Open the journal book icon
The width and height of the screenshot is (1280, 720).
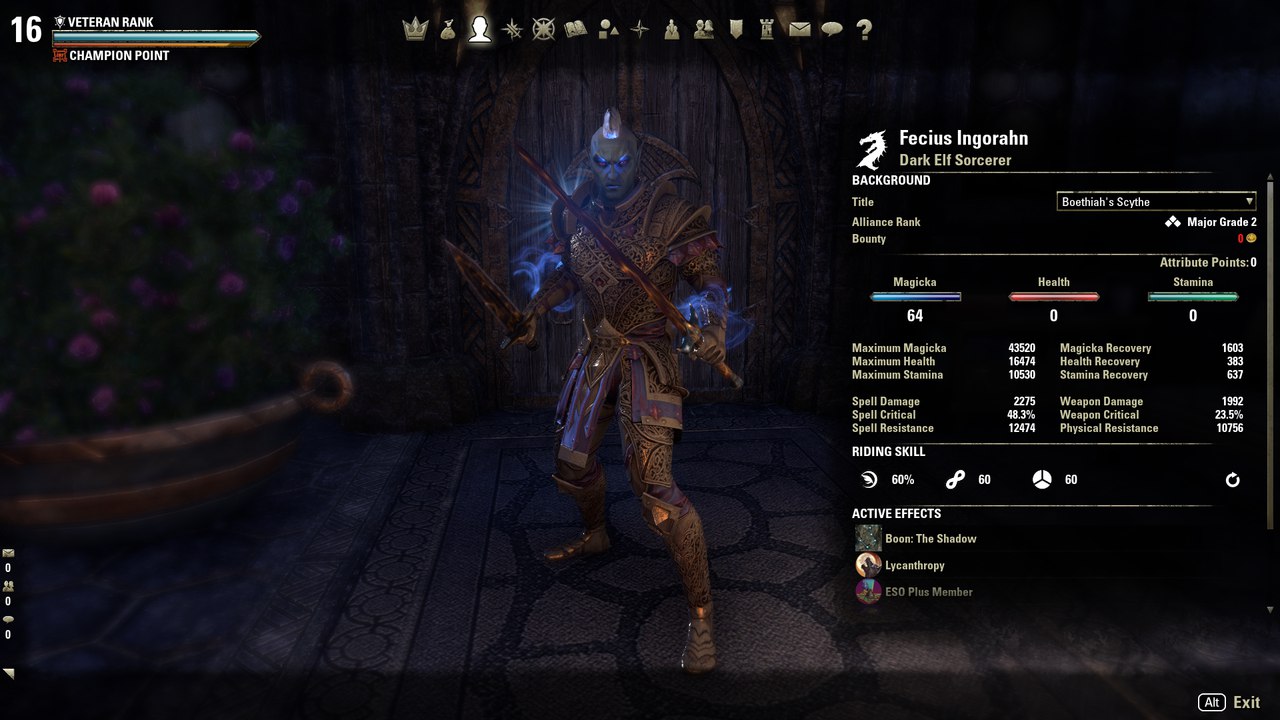[x=575, y=30]
